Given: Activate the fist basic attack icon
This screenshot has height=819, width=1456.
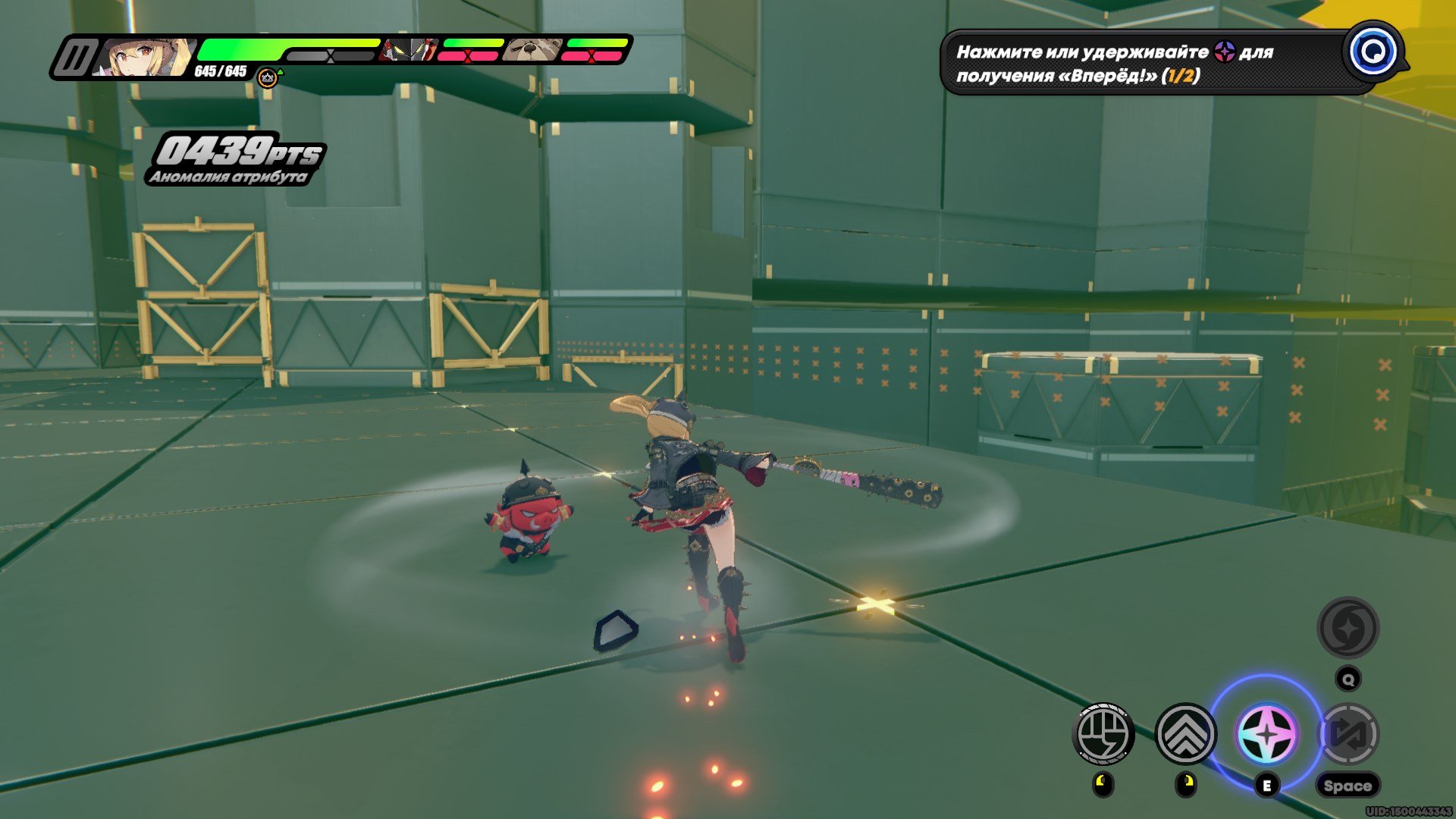Looking at the screenshot, I should point(1103,733).
